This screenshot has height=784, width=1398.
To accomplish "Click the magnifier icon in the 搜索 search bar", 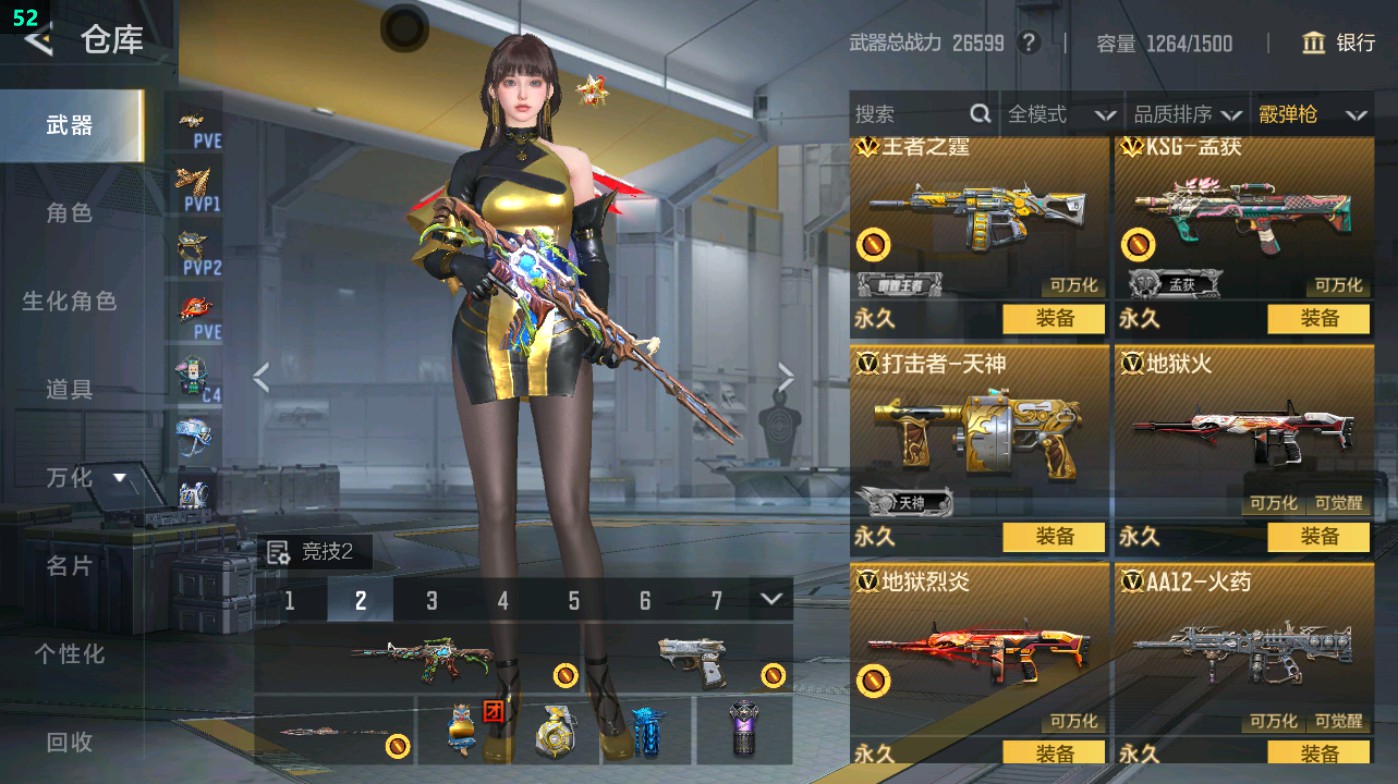I will tap(981, 113).
